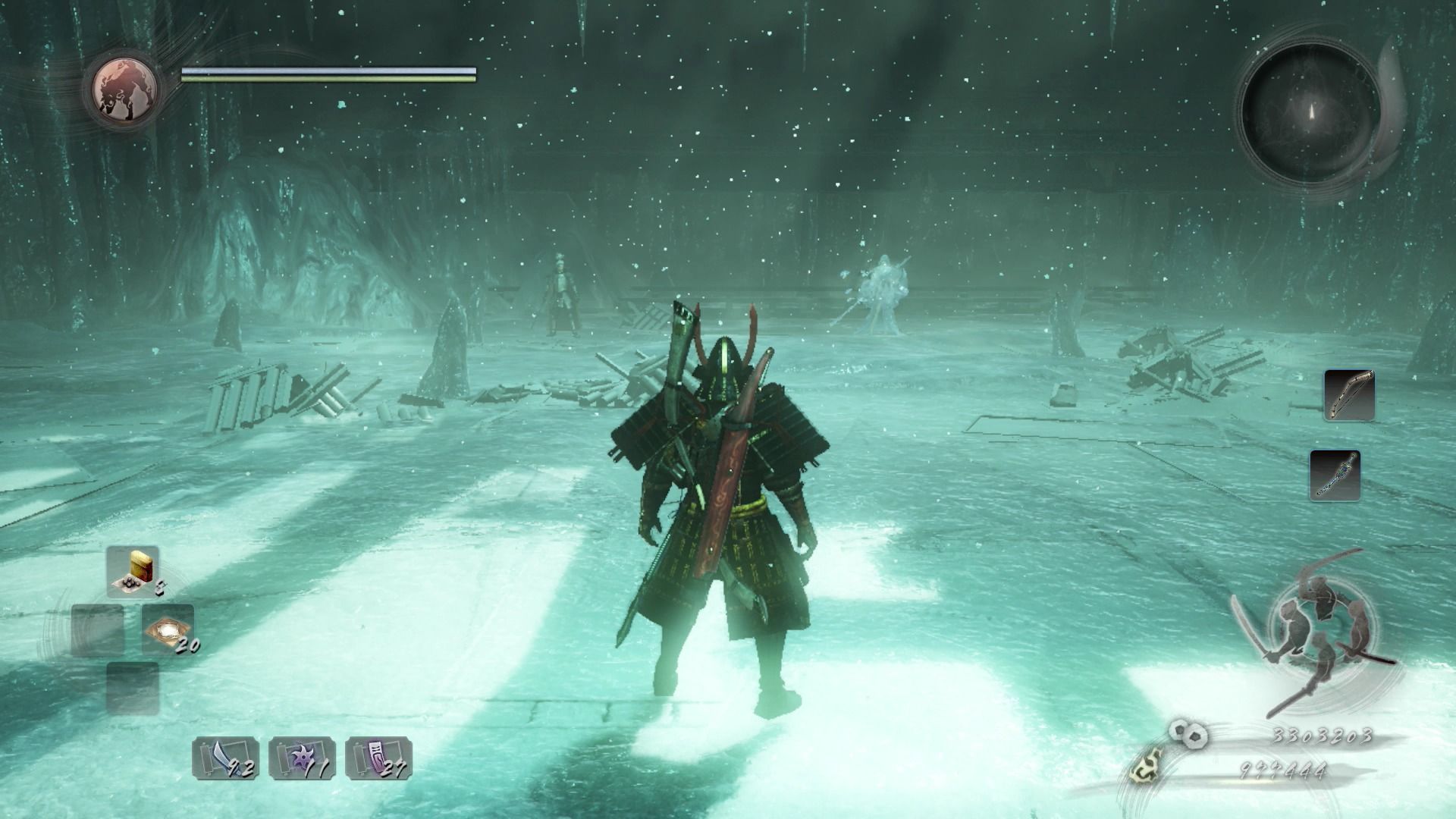
Task: Use the white powder item with 20 count
Action: [x=168, y=629]
